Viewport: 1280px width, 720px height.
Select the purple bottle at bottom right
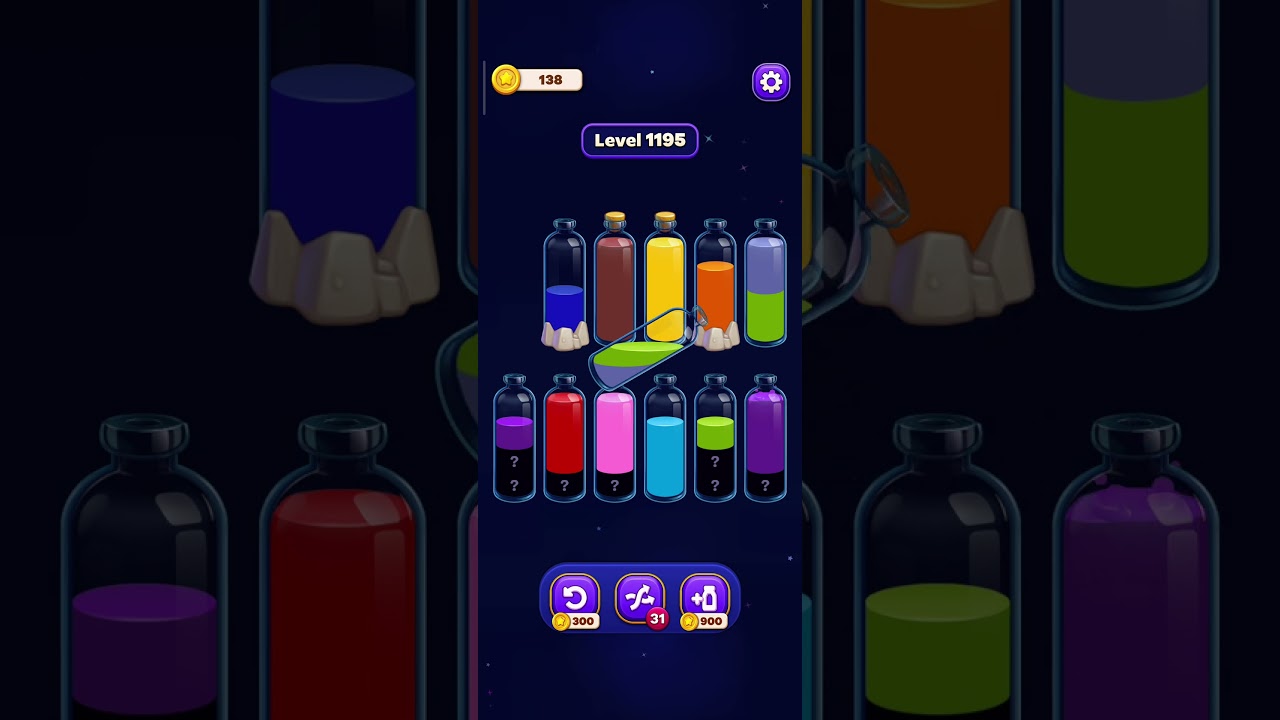click(x=765, y=440)
